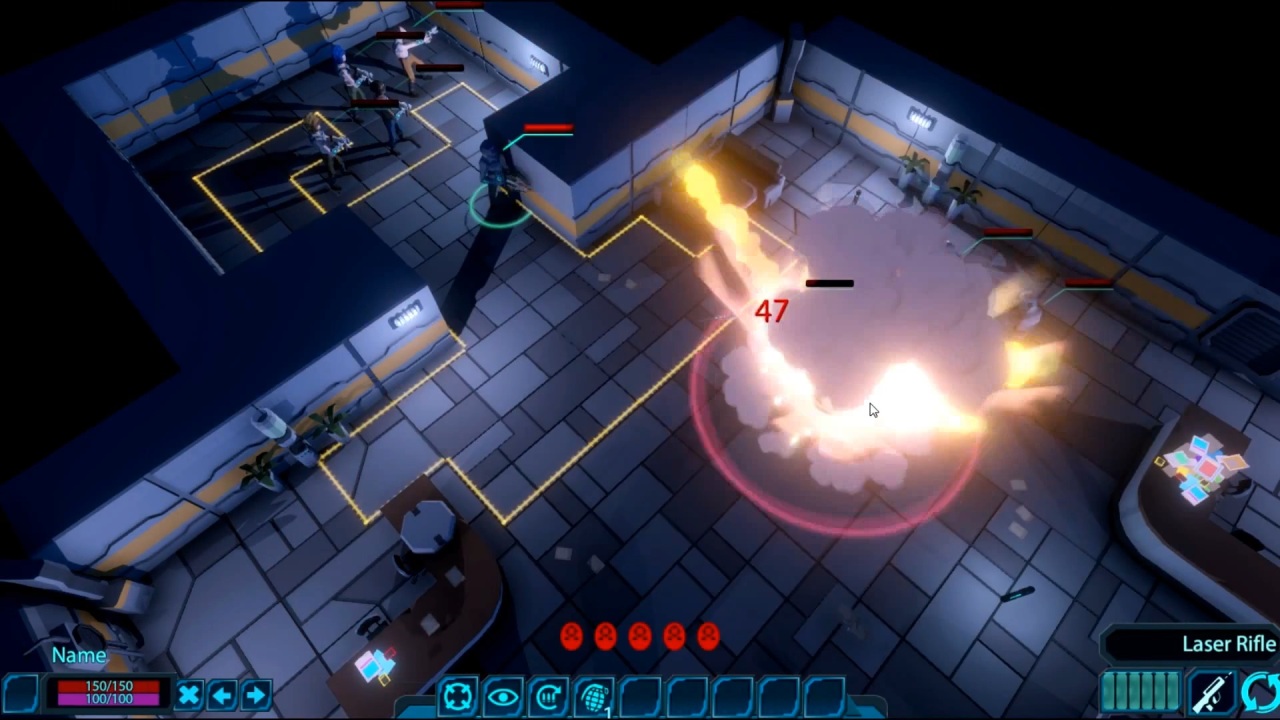The image size is (1280, 720).
Task: Click the rightmost red enemy skull marker
Action: (x=708, y=635)
